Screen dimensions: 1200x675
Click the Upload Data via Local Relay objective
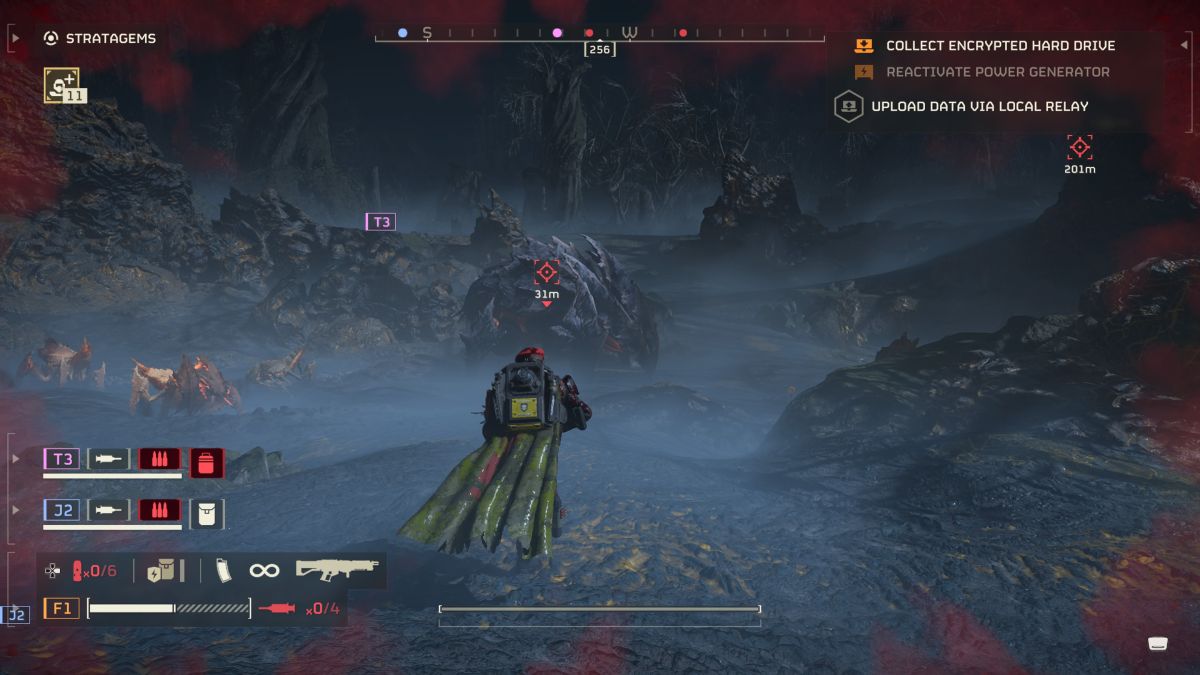point(979,106)
